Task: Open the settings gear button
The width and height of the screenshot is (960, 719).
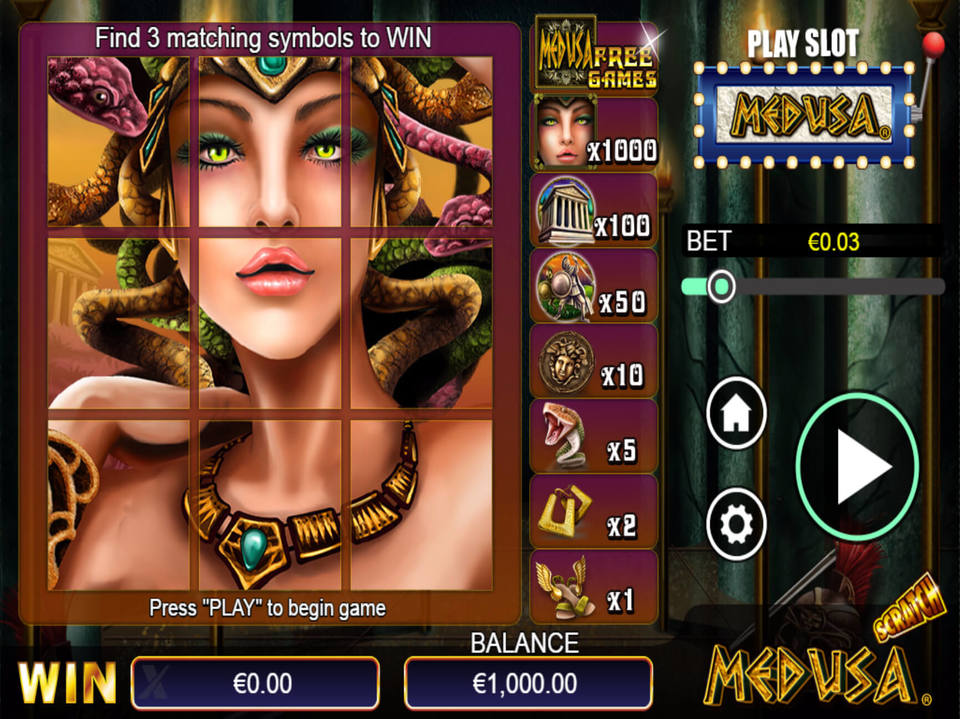Action: [x=736, y=523]
